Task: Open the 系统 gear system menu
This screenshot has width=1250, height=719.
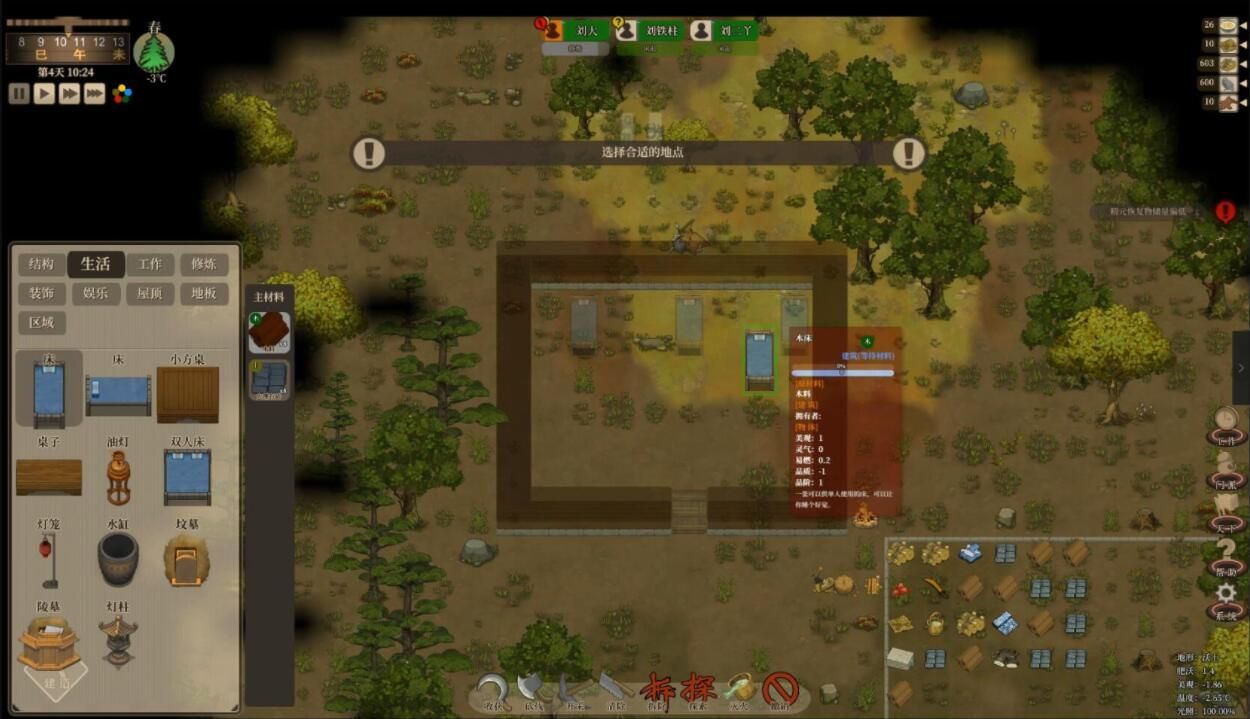Action: (1225, 596)
